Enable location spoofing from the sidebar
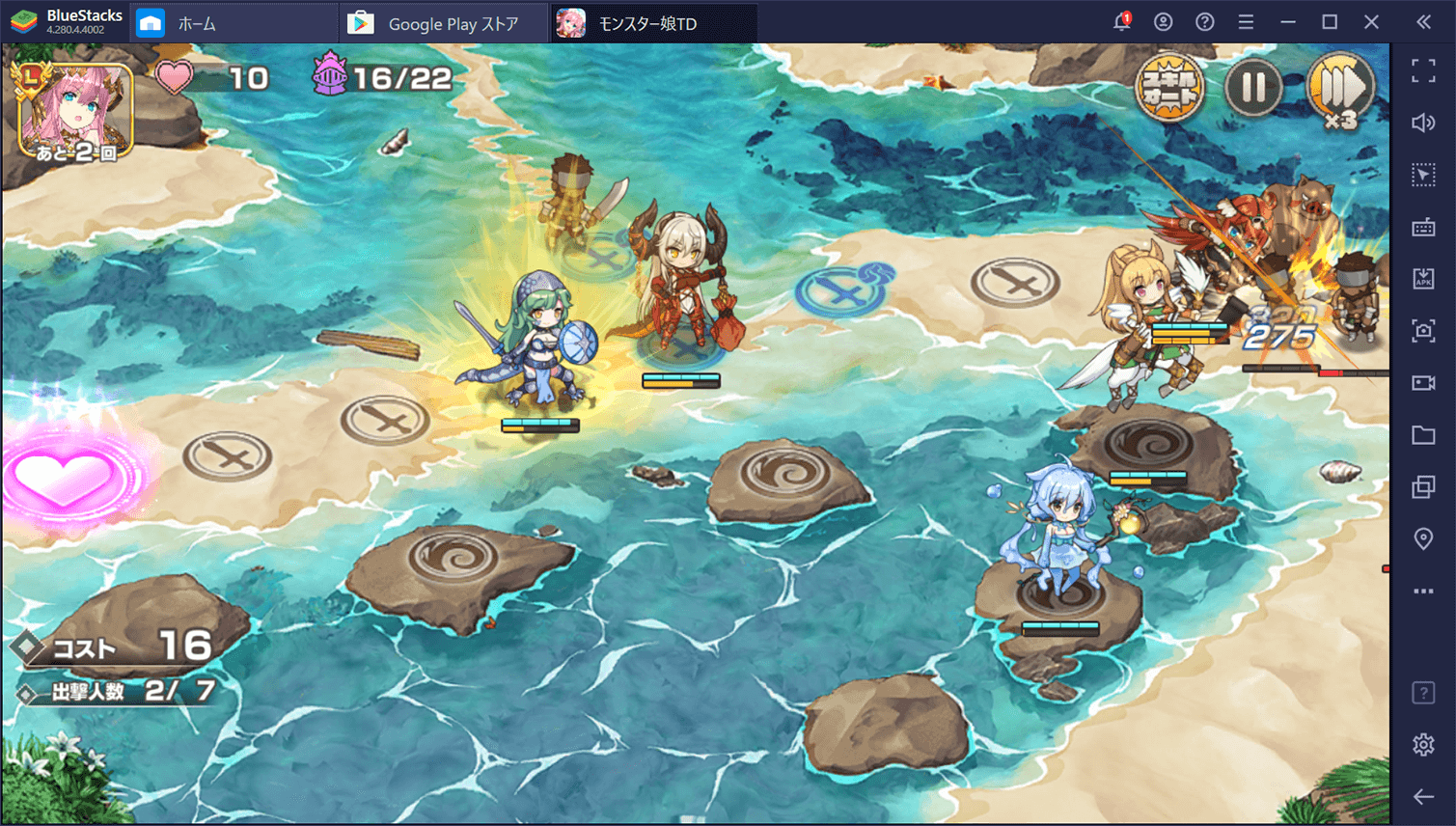1456x826 pixels. 1424,538
